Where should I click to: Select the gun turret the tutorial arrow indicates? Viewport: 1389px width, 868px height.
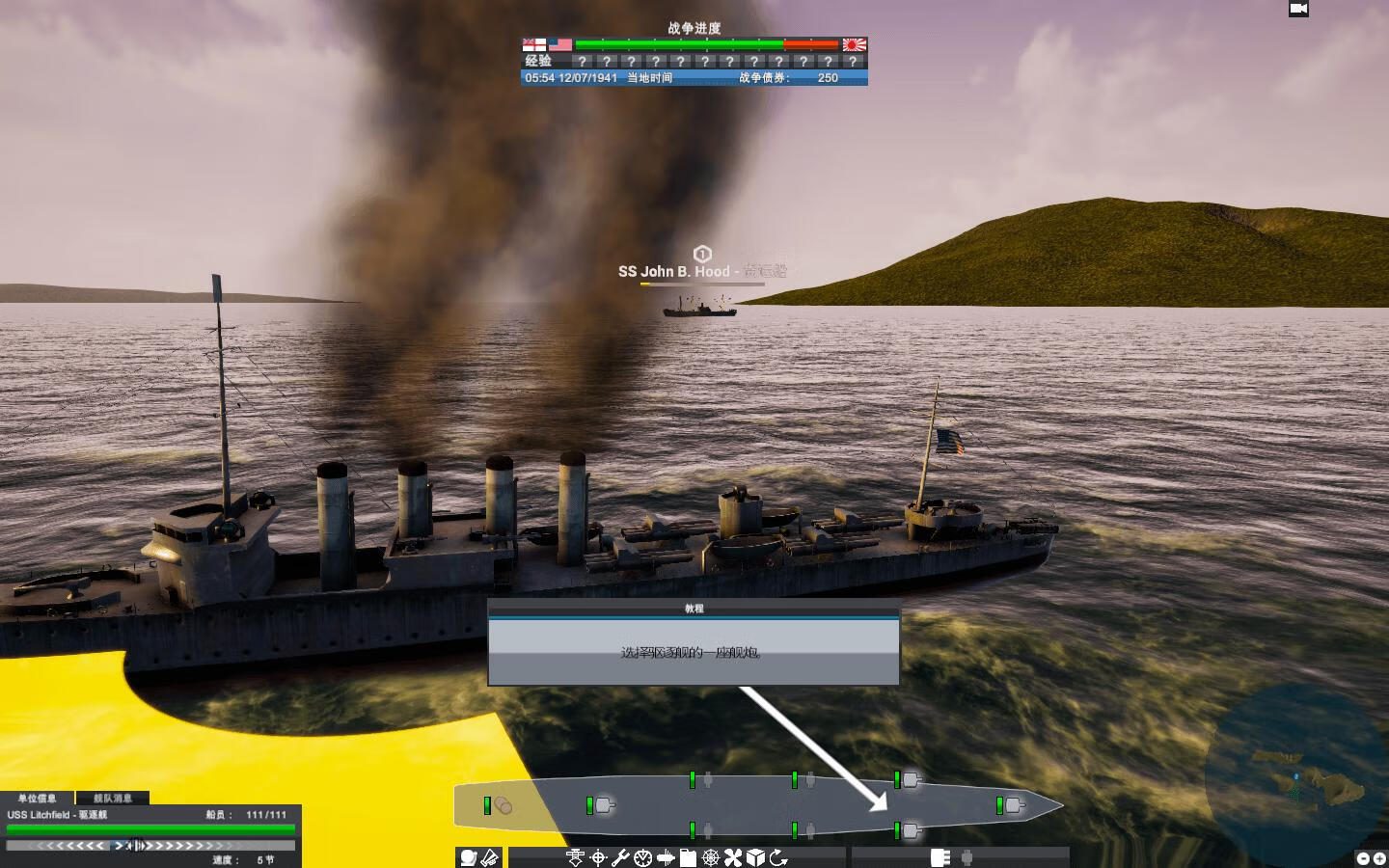910,830
